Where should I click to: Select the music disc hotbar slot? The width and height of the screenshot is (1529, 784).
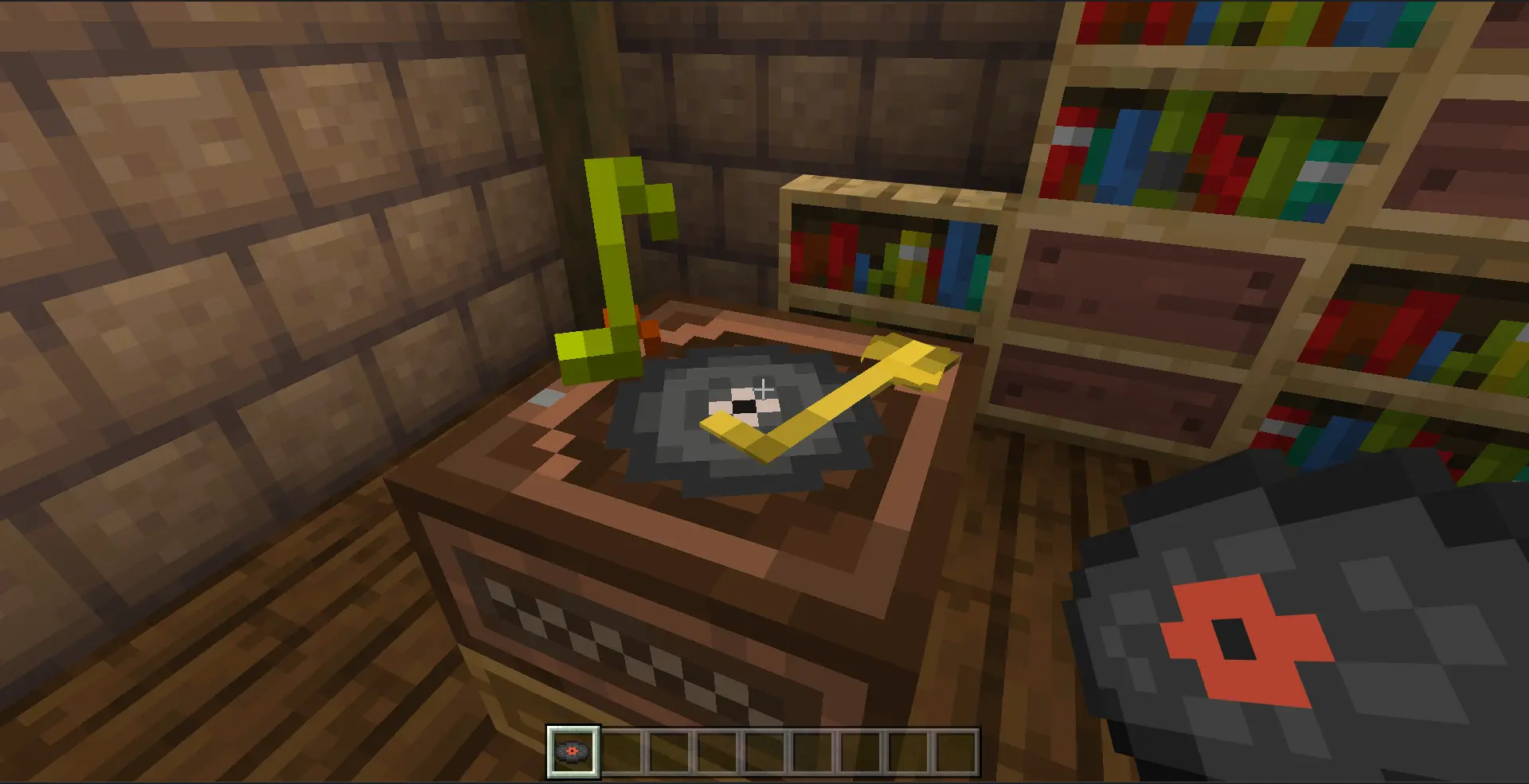click(573, 751)
